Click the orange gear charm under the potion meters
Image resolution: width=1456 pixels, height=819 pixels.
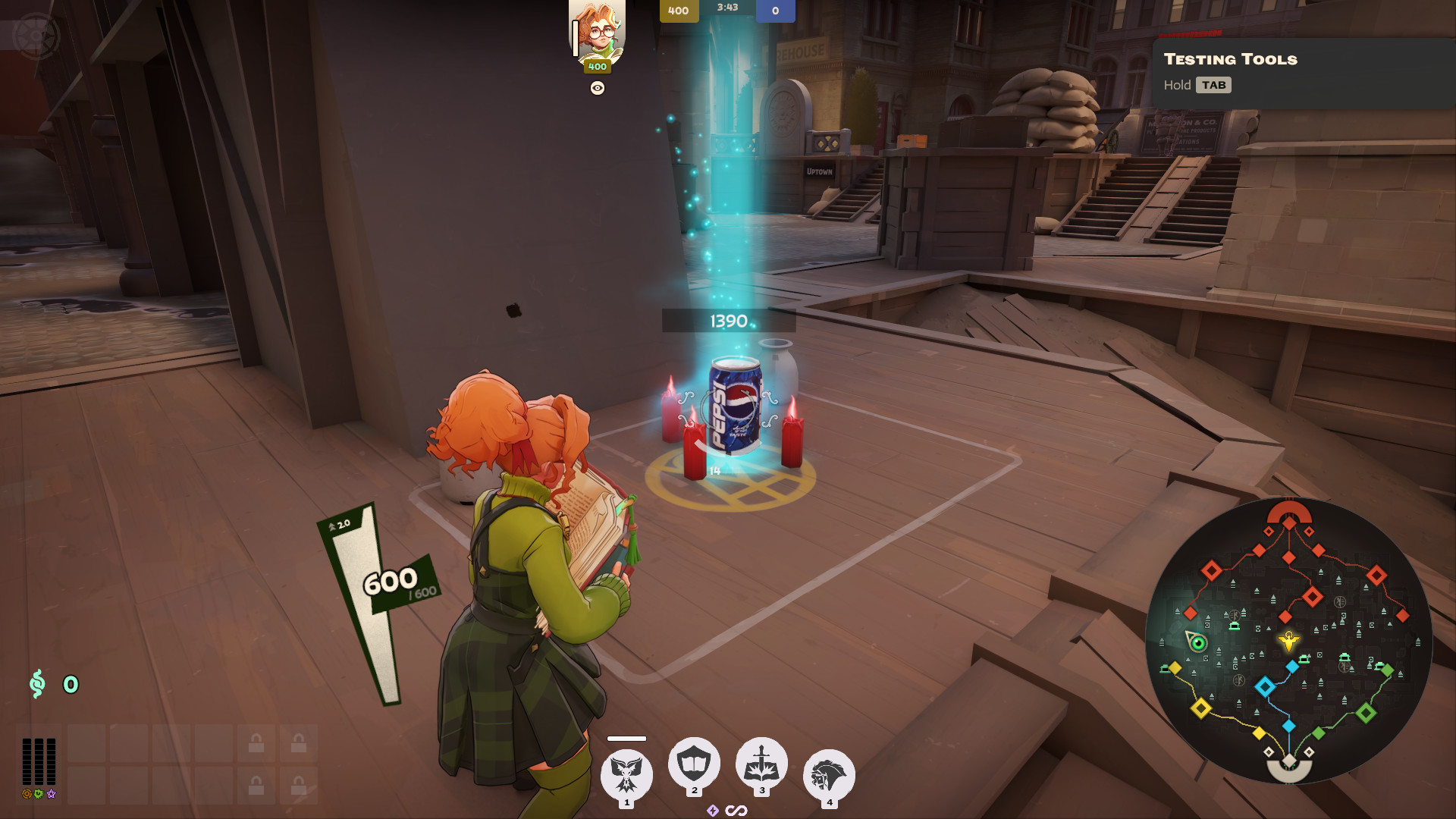tap(27, 795)
